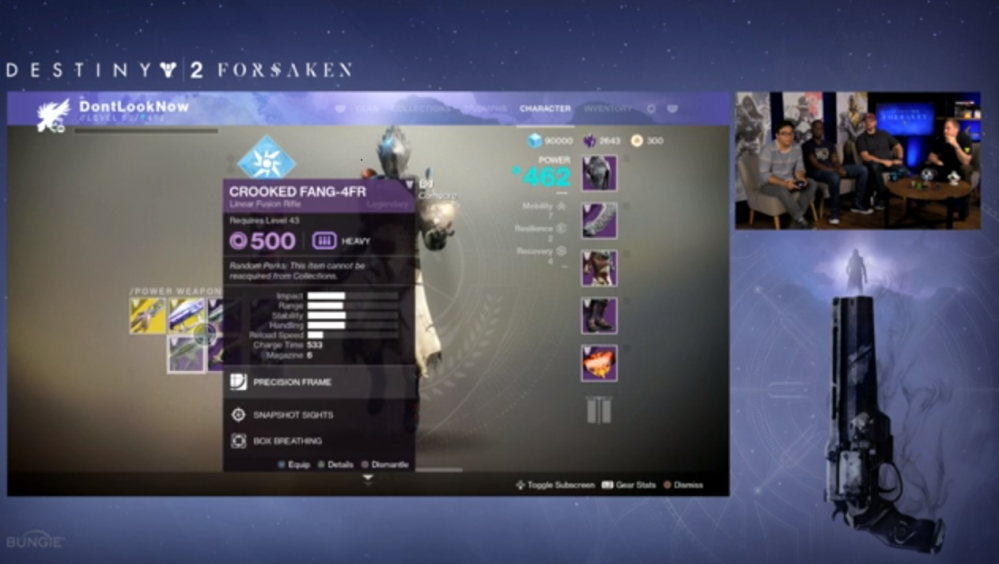Image resolution: width=999 pixels, height=564 pixels.
Task: Click the developer webcam video feed
Action: point(857,160)
